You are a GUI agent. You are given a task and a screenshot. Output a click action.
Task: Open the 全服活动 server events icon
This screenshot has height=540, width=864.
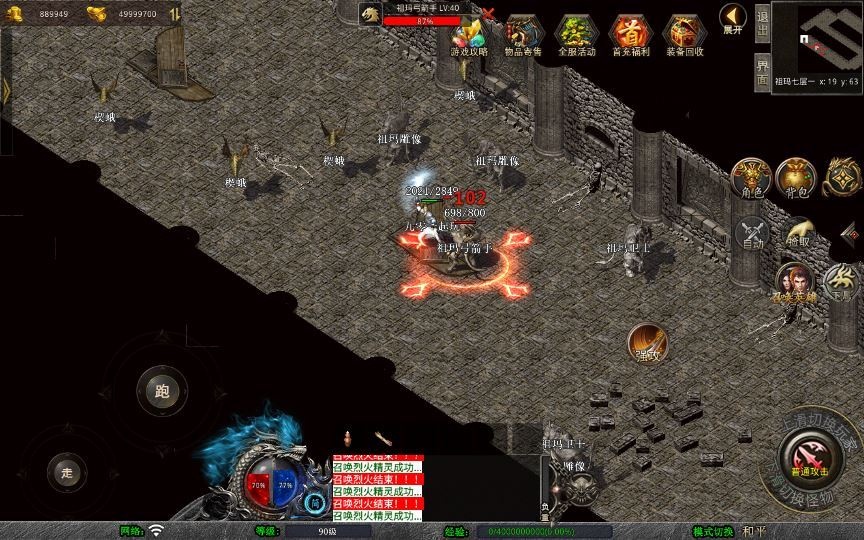[576, 36]
